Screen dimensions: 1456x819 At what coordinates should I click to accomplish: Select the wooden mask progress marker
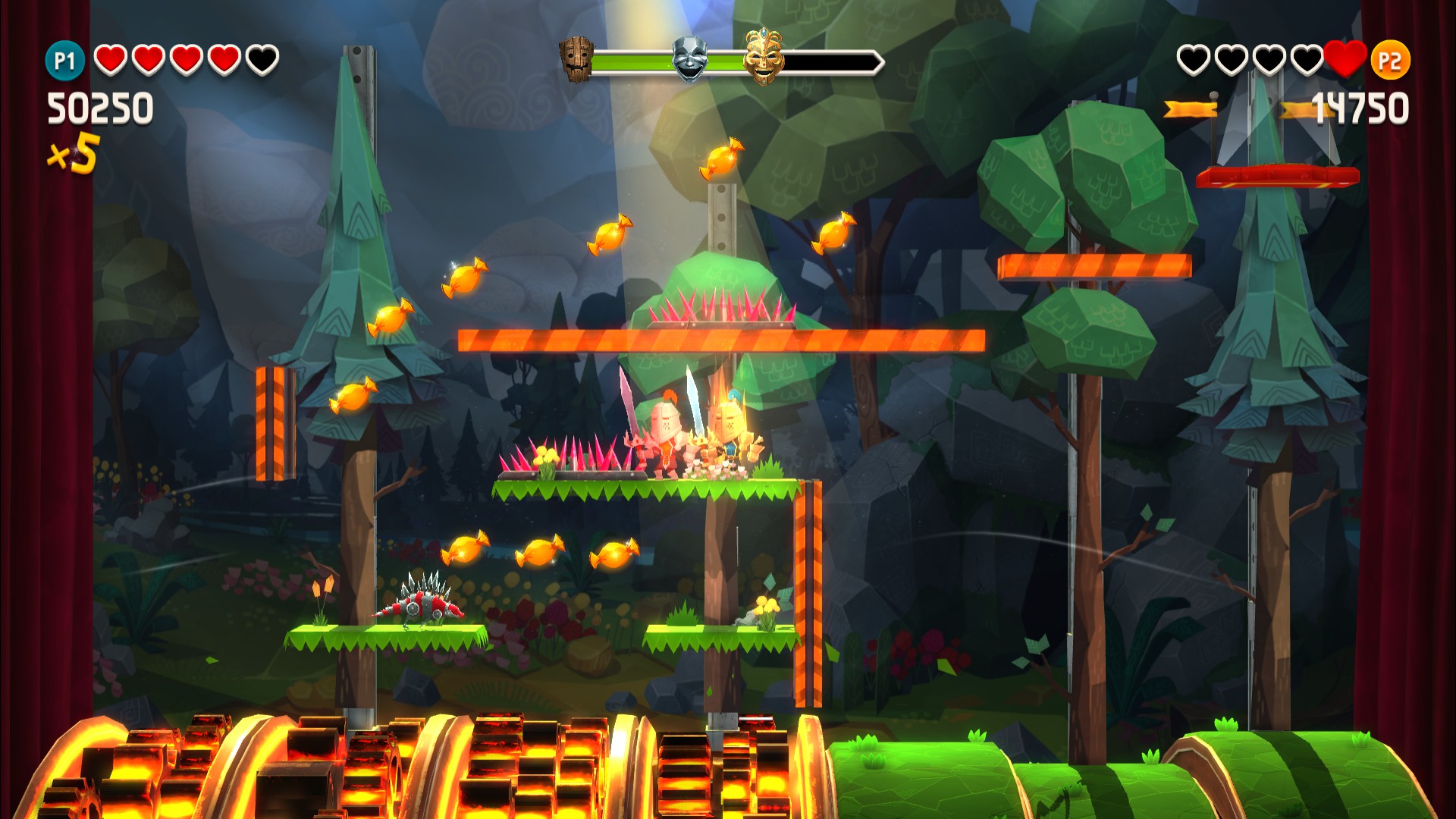pos(576,59)
